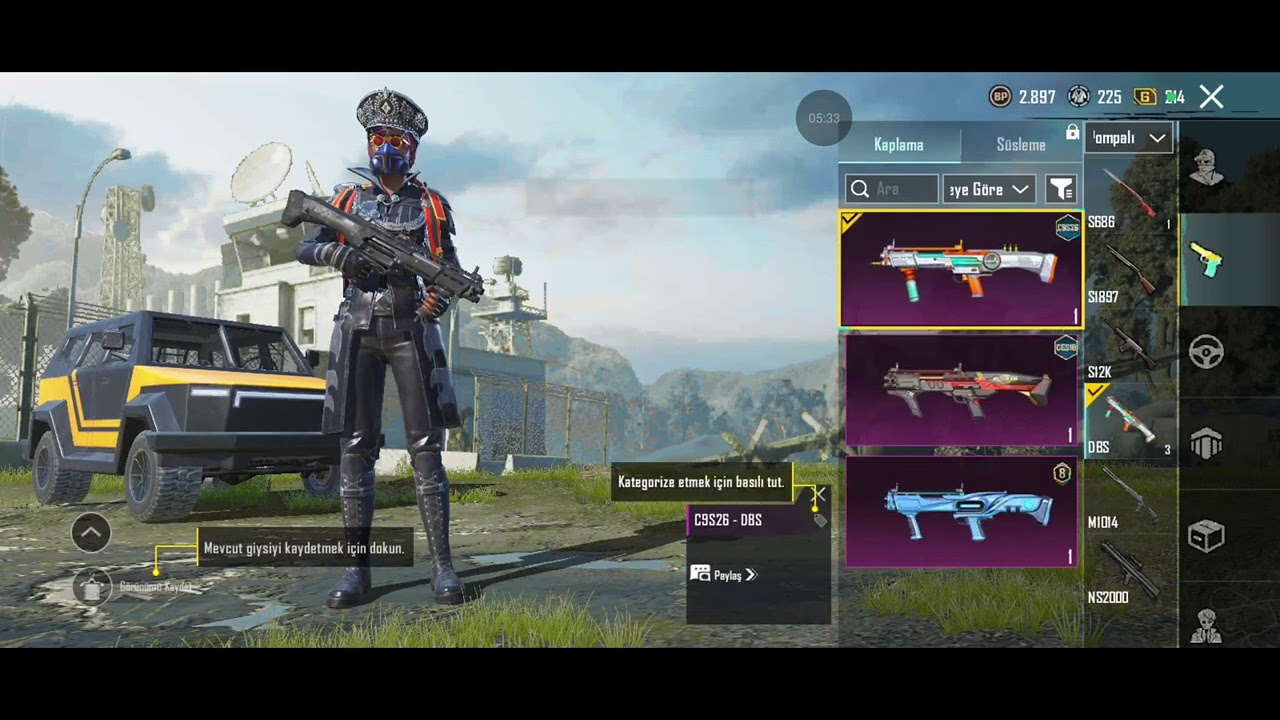Image resolution: width=1280 pixels, height=720 pixels.
Task: Save the current outfit with Görünümü Kaydet
Action: [93, 587]
